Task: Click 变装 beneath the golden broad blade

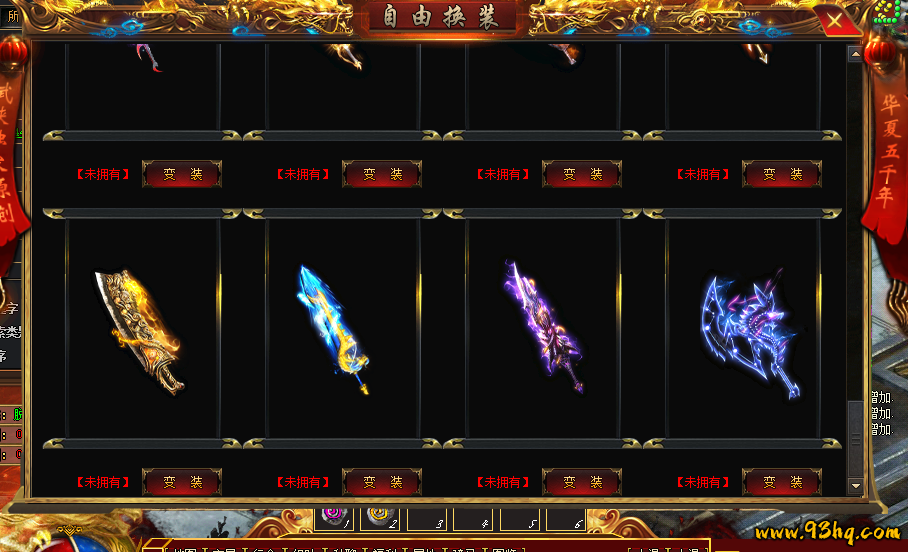Action: (182, 482)
